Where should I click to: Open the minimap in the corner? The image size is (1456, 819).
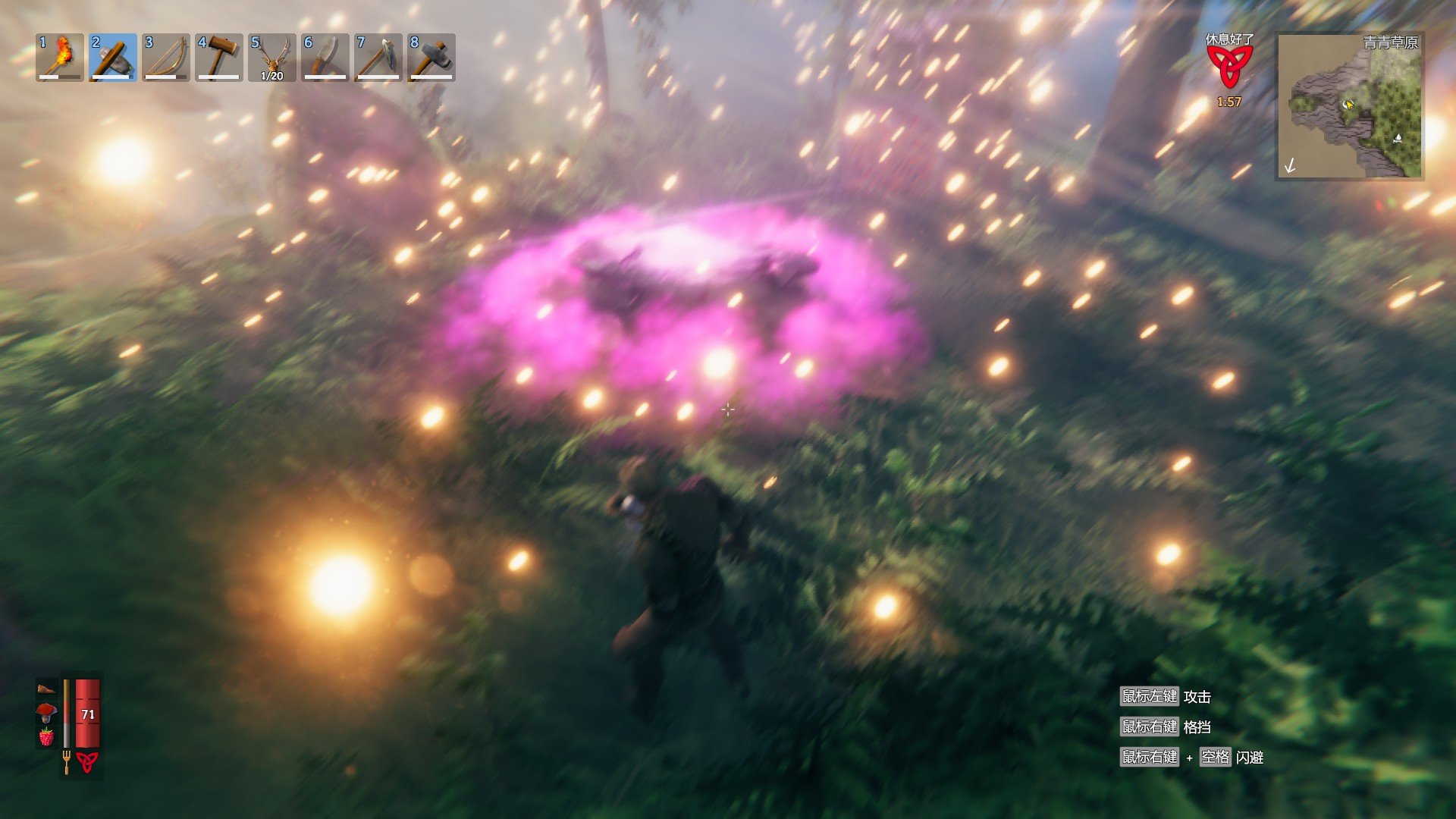(1350, 106)
